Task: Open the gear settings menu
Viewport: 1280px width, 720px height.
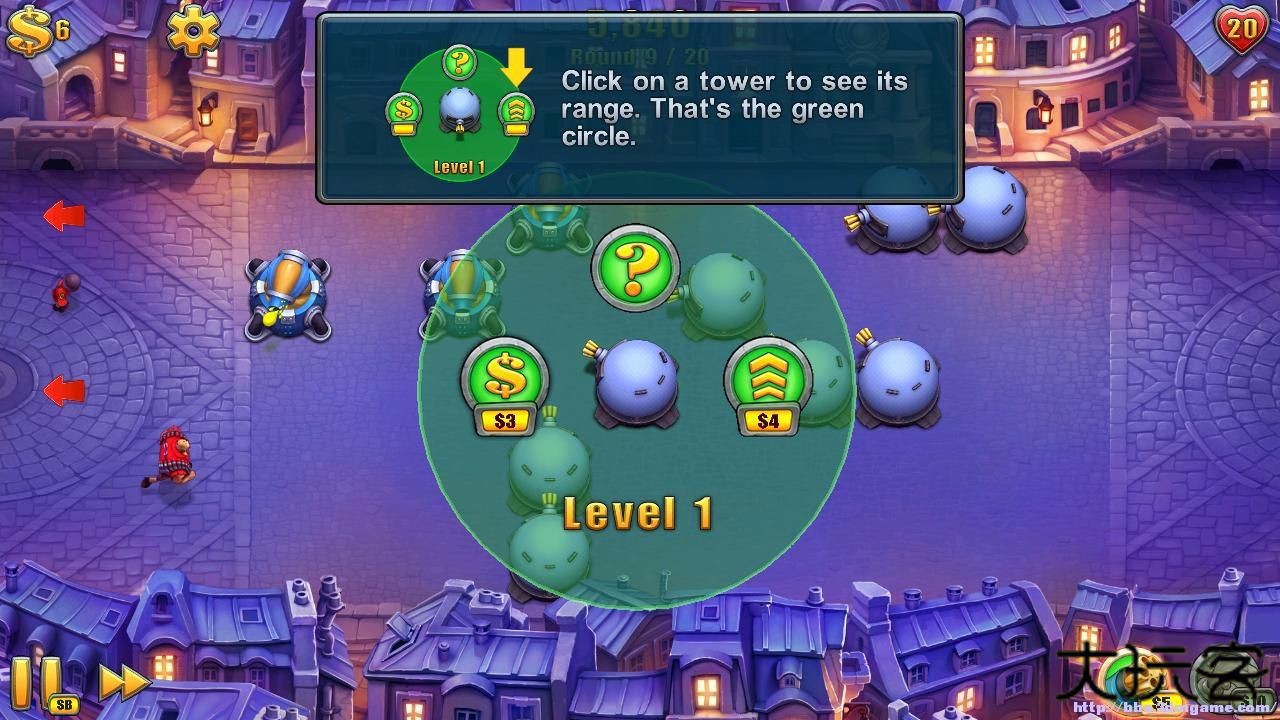Action: pos(193,31)
